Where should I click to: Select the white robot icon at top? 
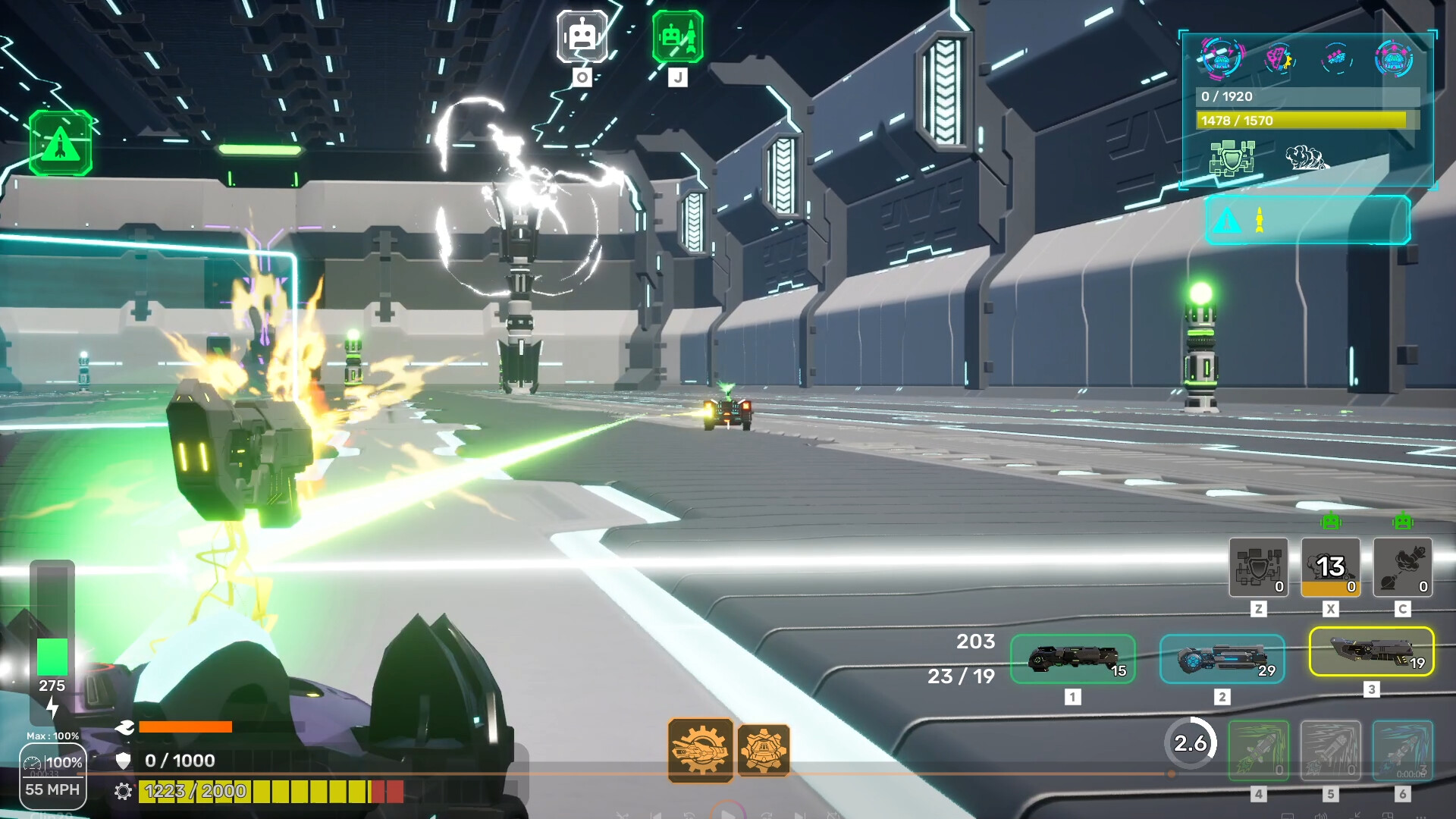tap(582, 36)
